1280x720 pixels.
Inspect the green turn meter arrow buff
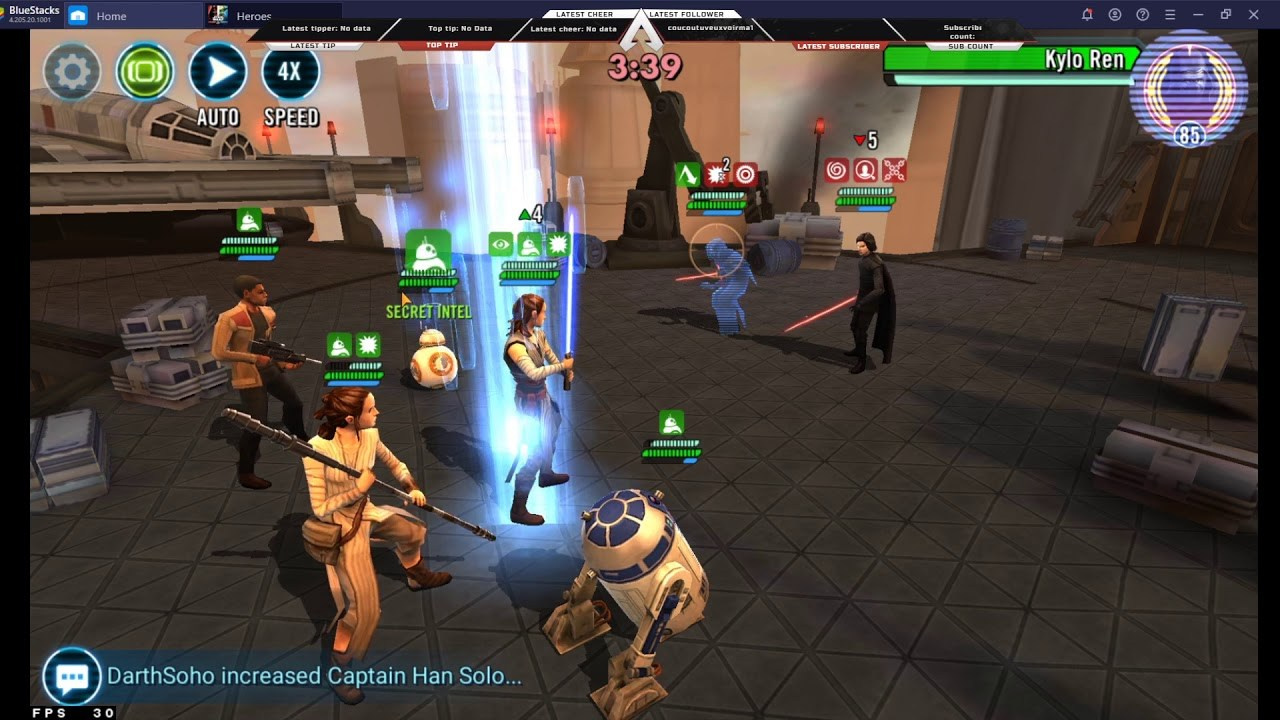click(526, 212)
